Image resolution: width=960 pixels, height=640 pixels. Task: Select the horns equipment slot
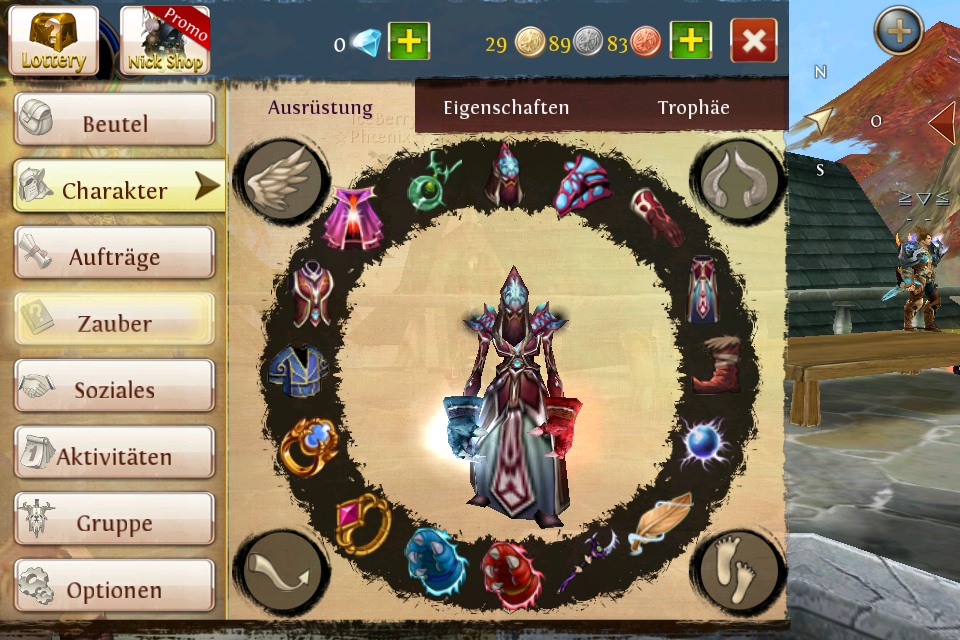739,179
